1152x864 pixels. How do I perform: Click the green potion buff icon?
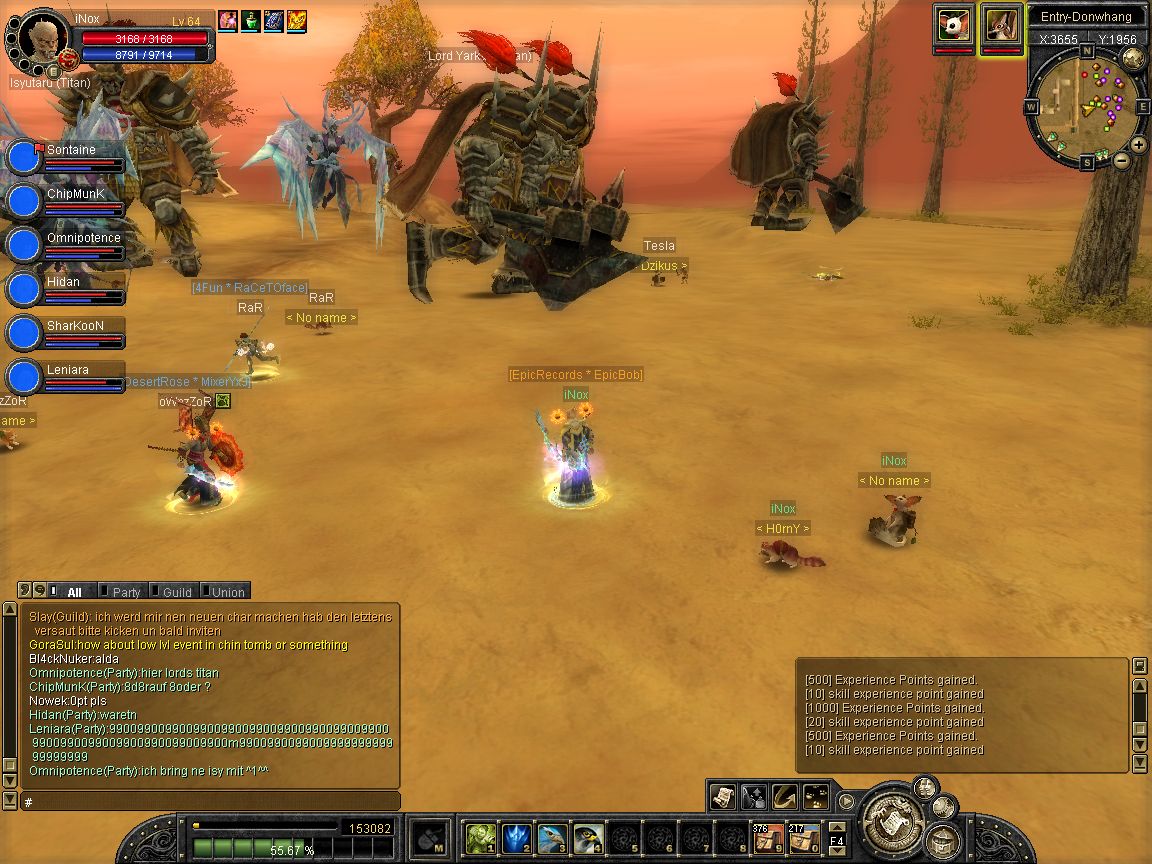click(250, 20)
